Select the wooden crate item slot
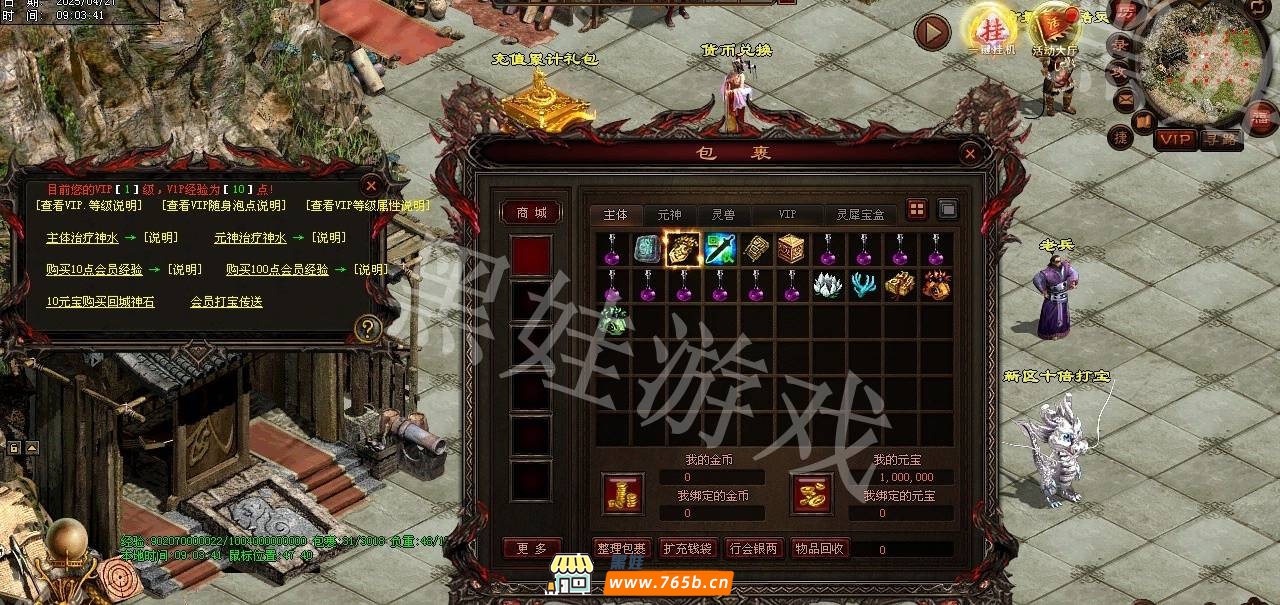 click(x=792, y=249)
